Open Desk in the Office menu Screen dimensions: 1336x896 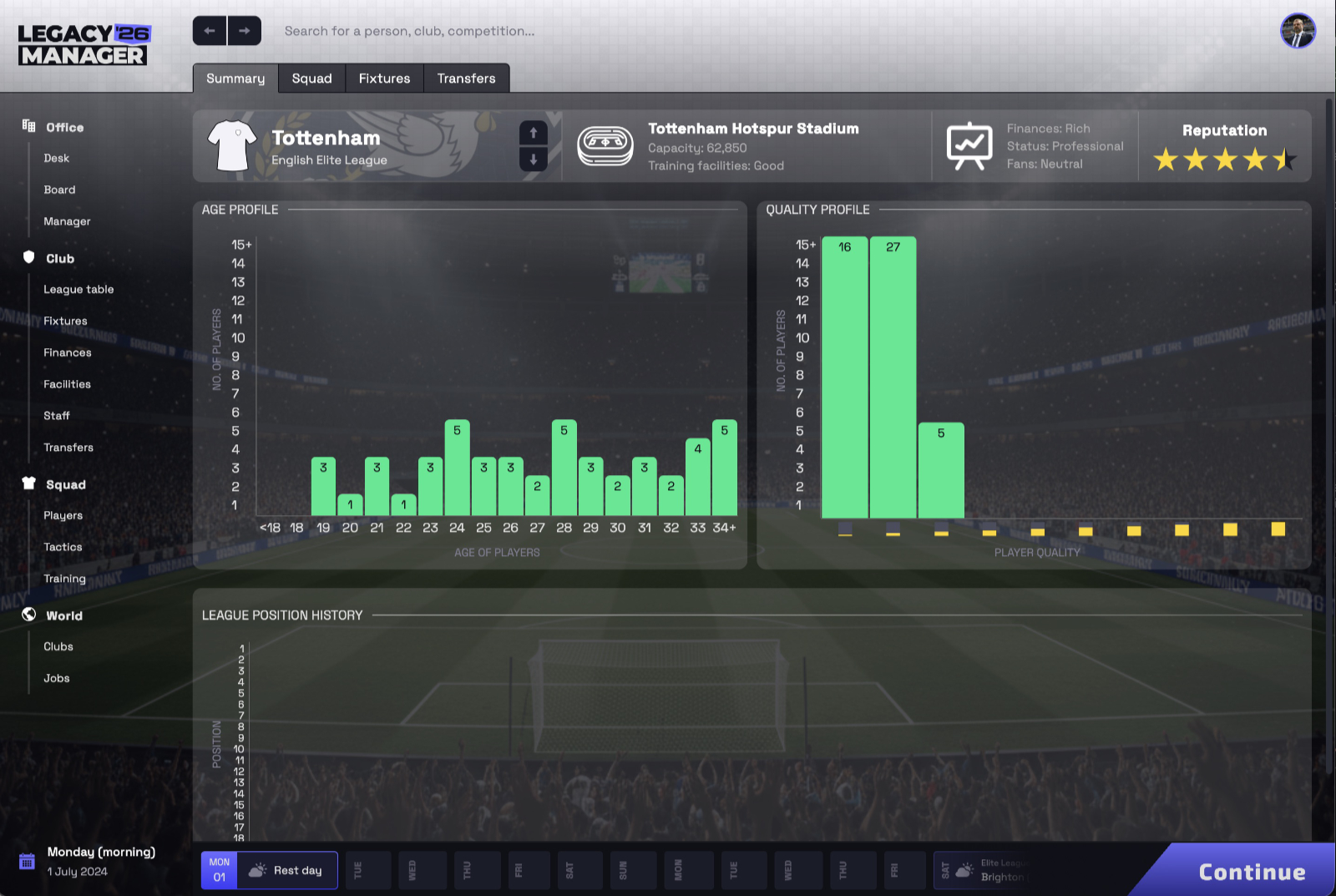point(57,158)
